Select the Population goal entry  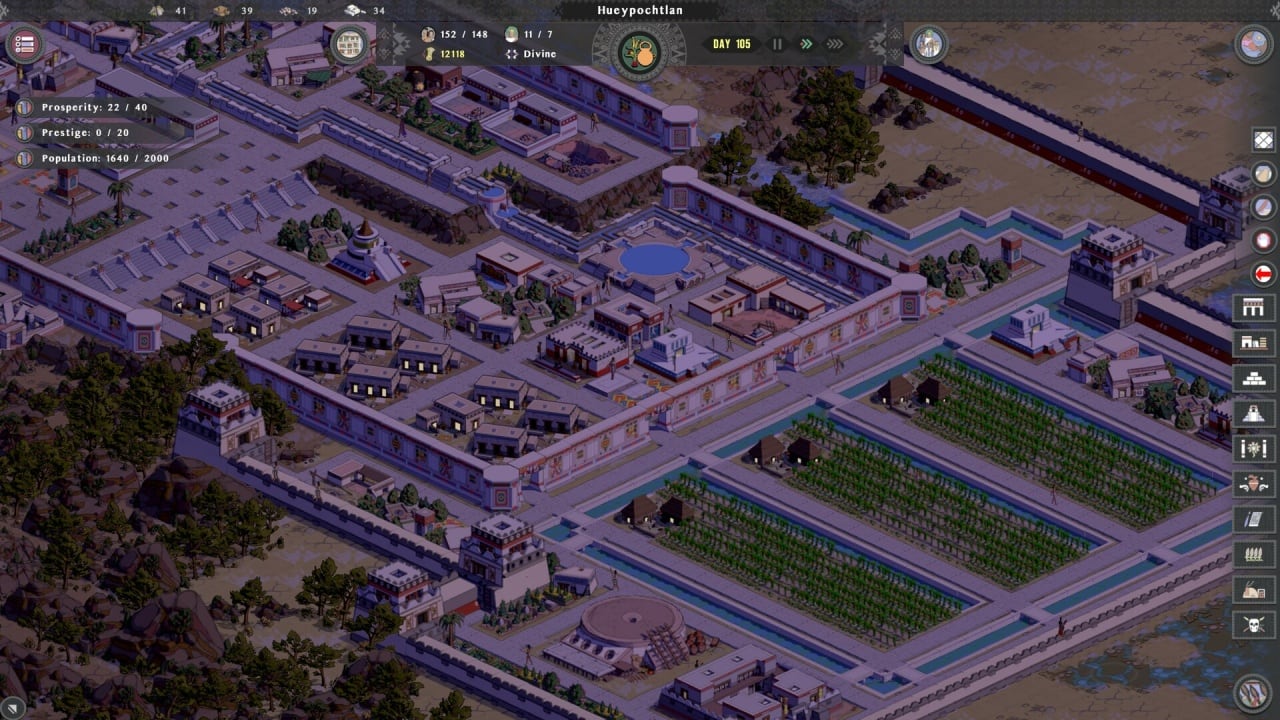point(94,158)
